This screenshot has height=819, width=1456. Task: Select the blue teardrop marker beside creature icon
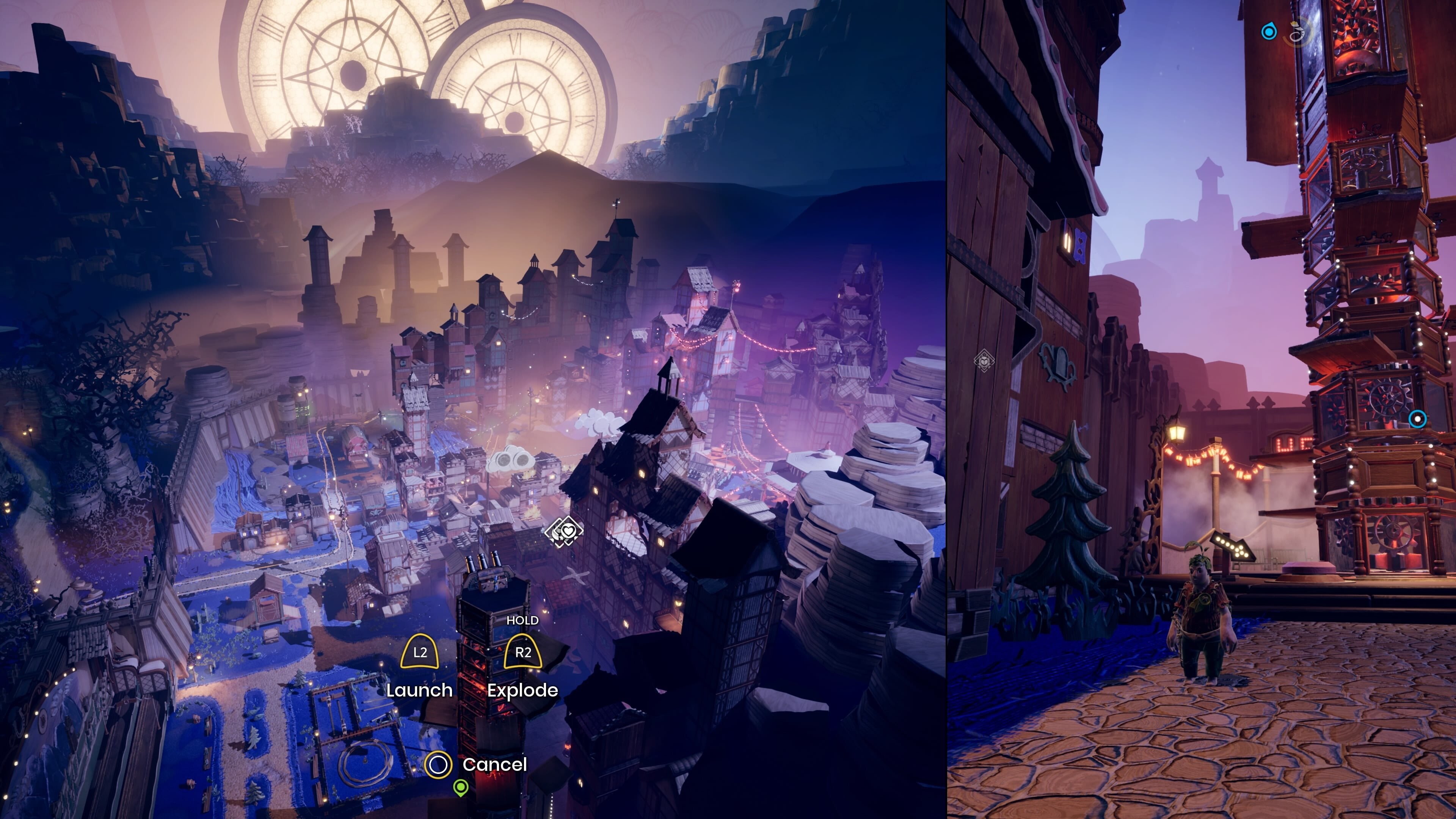1269,31
